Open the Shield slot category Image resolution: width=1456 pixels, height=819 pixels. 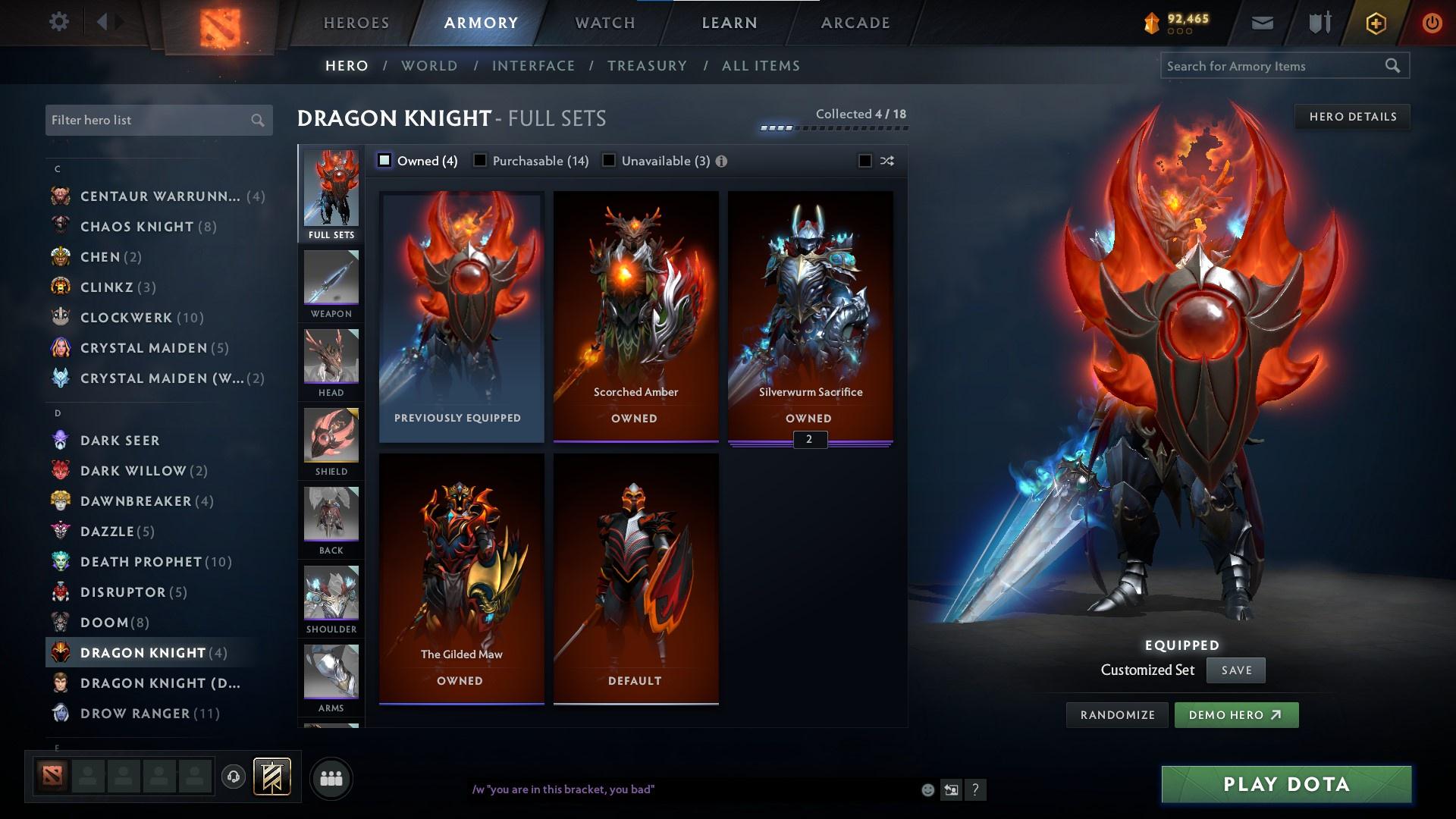[331, 442]
